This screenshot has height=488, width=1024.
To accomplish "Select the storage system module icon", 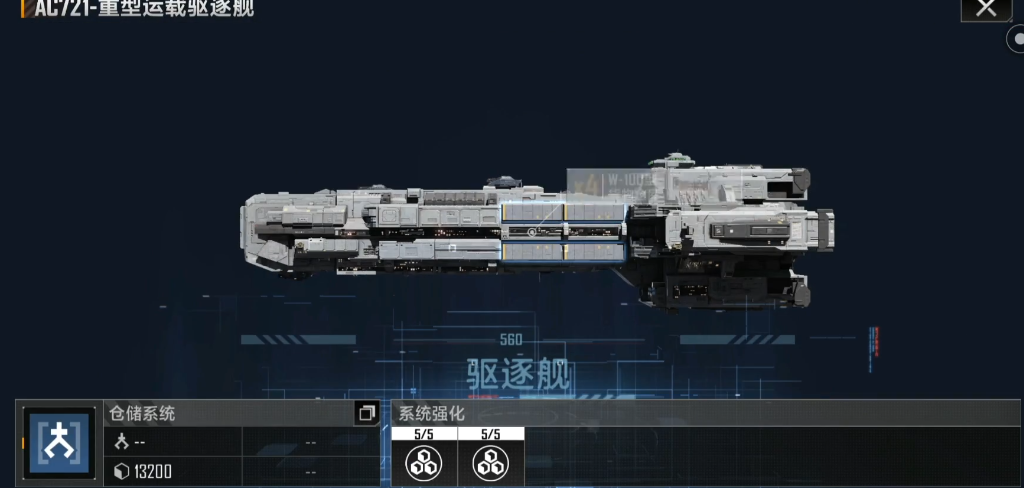I will coord(58,443).
